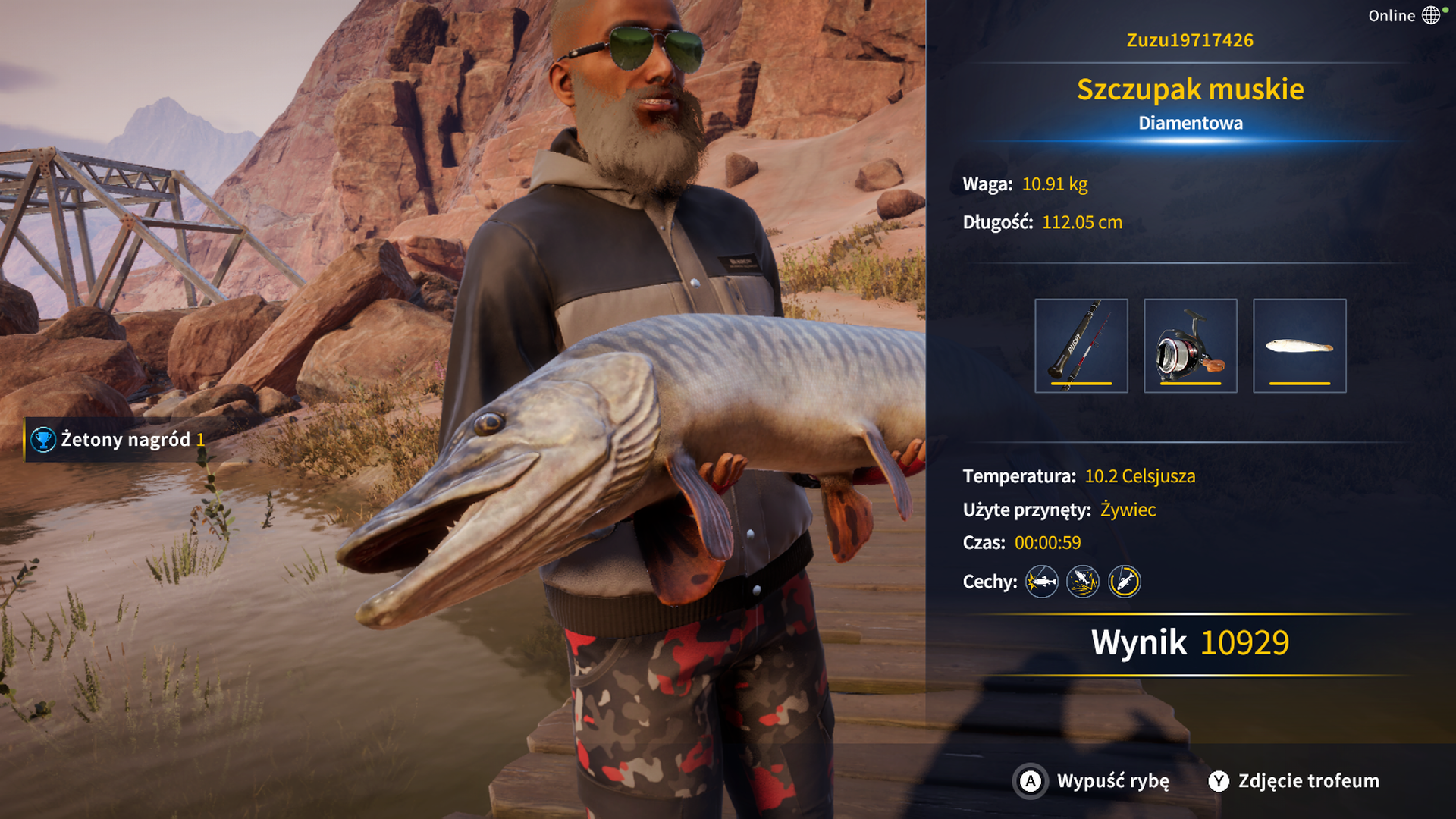The image size is (1456, 819).
Task: Select the spinning reel equipment slot
Action: [1190, 346]
